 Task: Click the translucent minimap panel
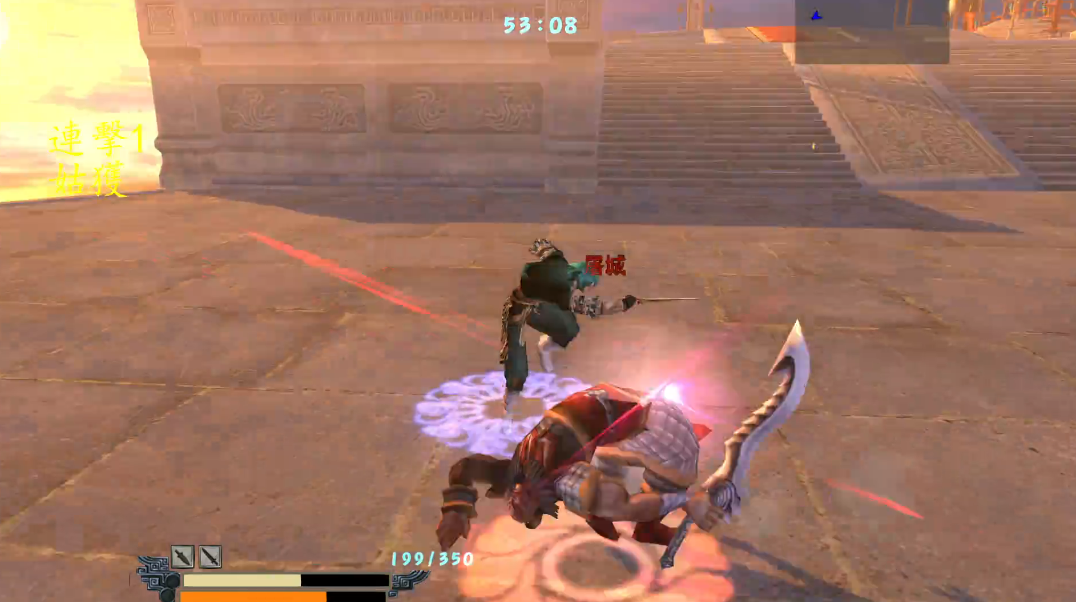(870, 30)
